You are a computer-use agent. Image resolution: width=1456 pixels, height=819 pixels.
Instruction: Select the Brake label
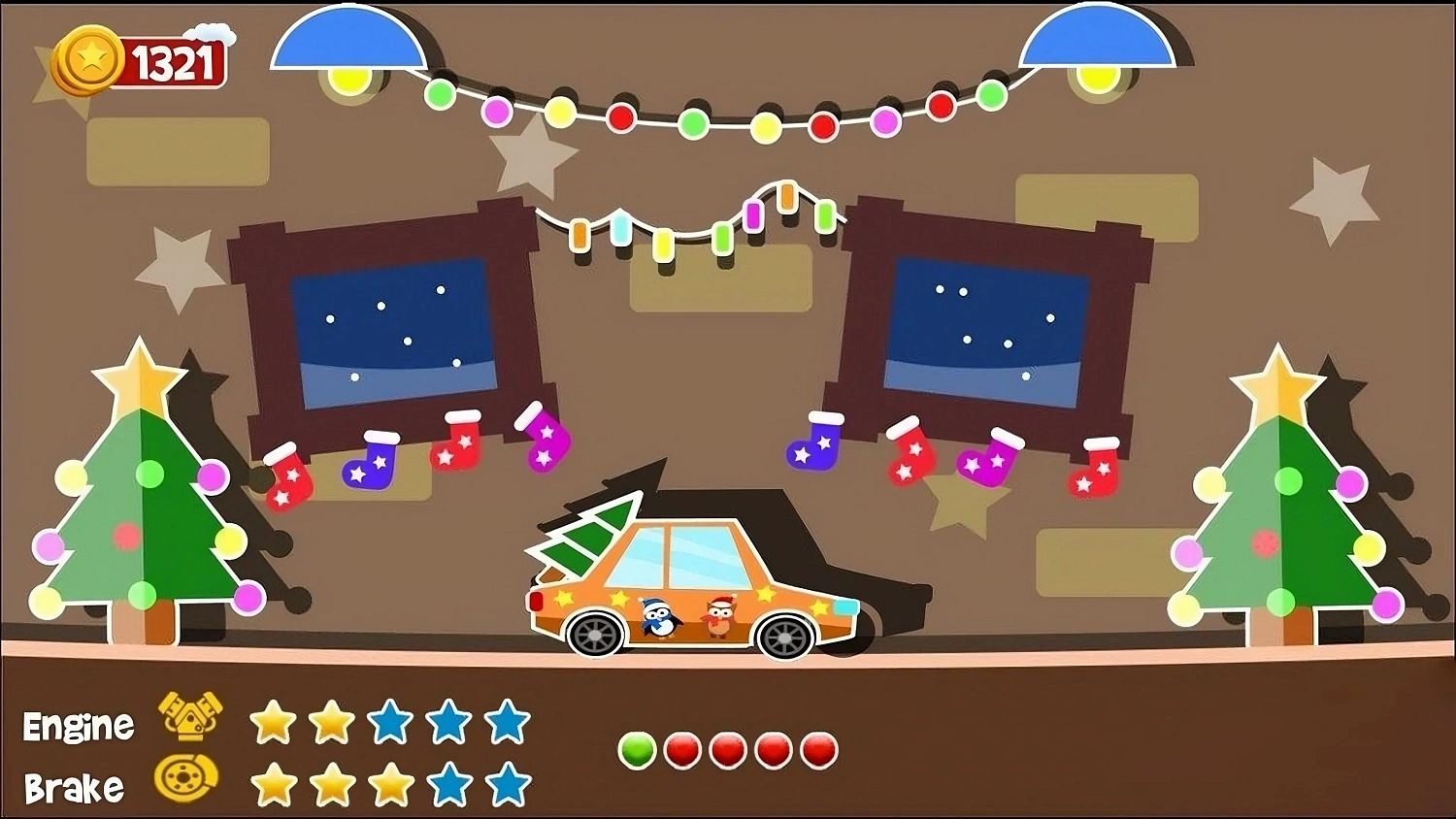click(x=73, y=787)
